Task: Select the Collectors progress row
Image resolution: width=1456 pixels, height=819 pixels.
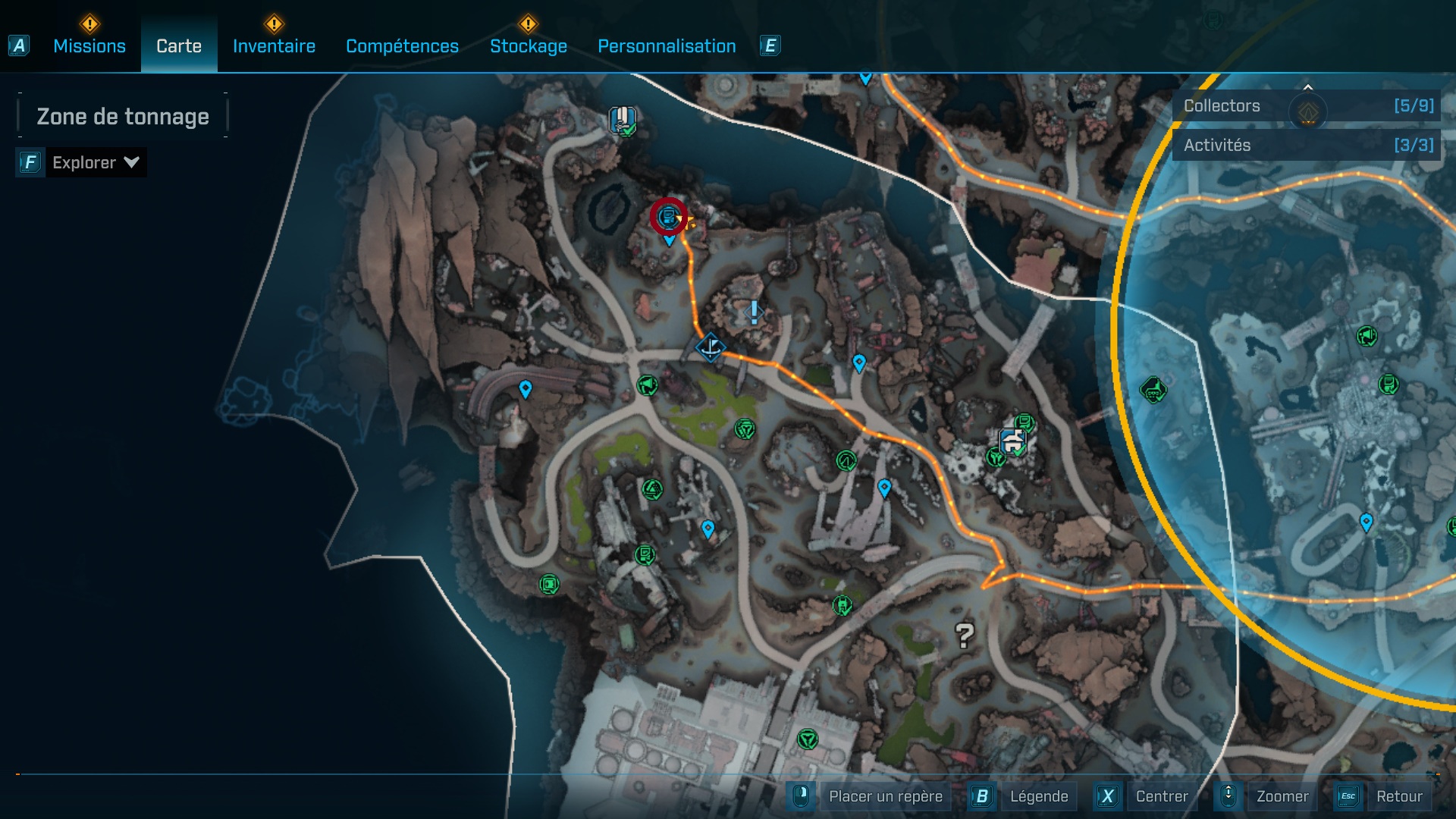Action: tap(1307, 106)
